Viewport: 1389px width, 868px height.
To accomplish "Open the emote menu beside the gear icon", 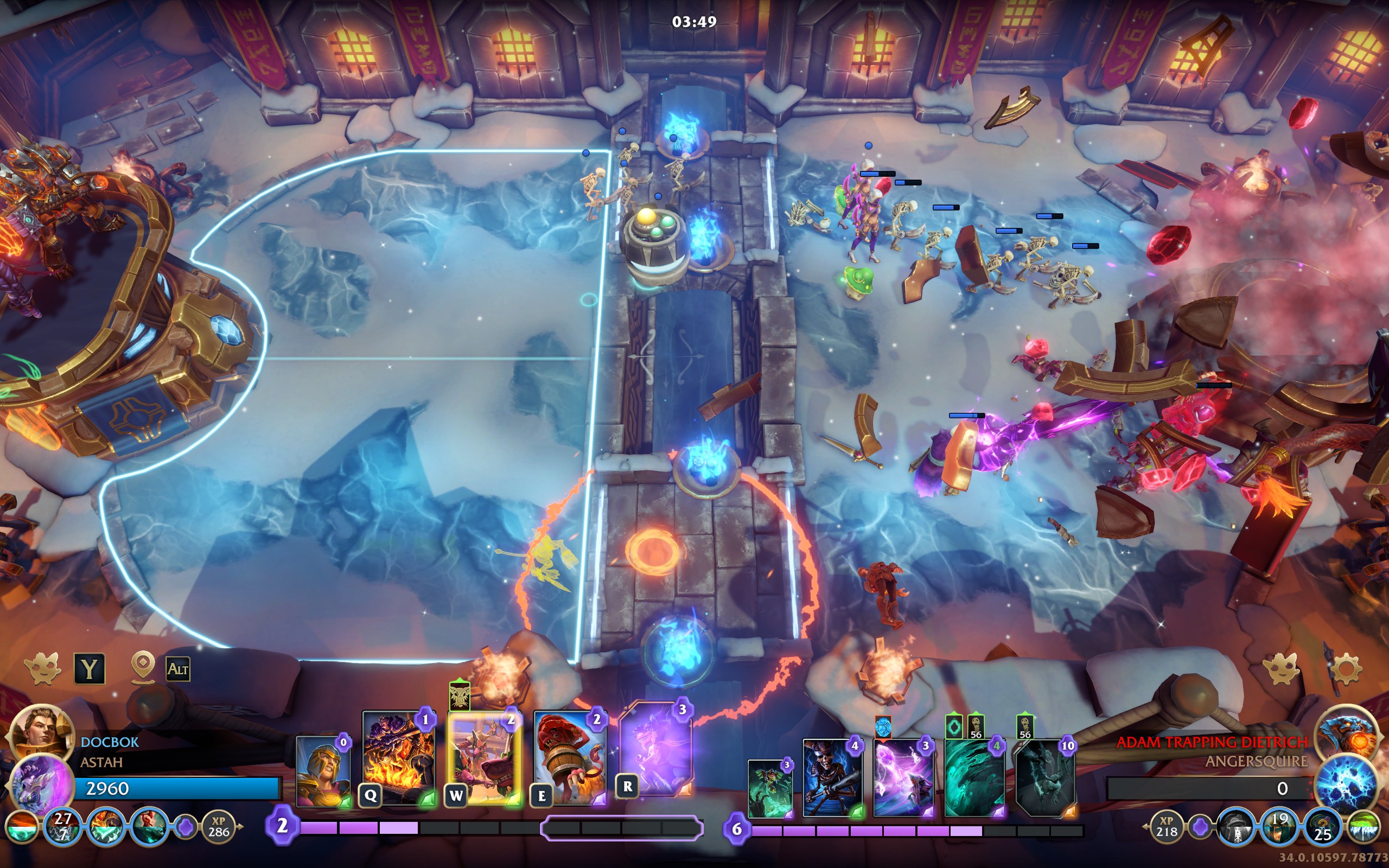I will (1282, 669).
